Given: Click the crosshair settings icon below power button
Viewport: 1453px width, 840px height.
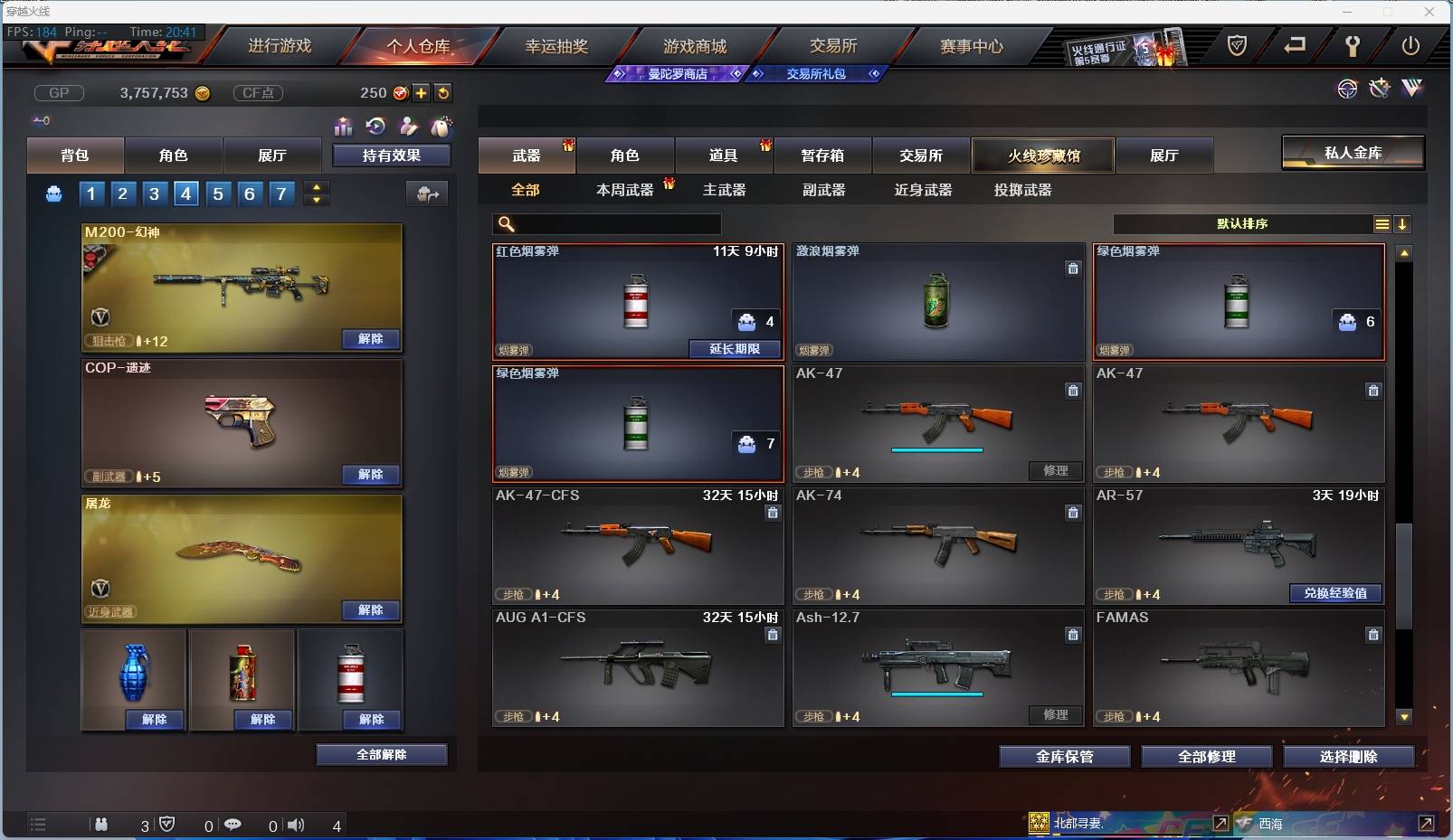Looking at the screenshot, I should (x=1347, y=89).
